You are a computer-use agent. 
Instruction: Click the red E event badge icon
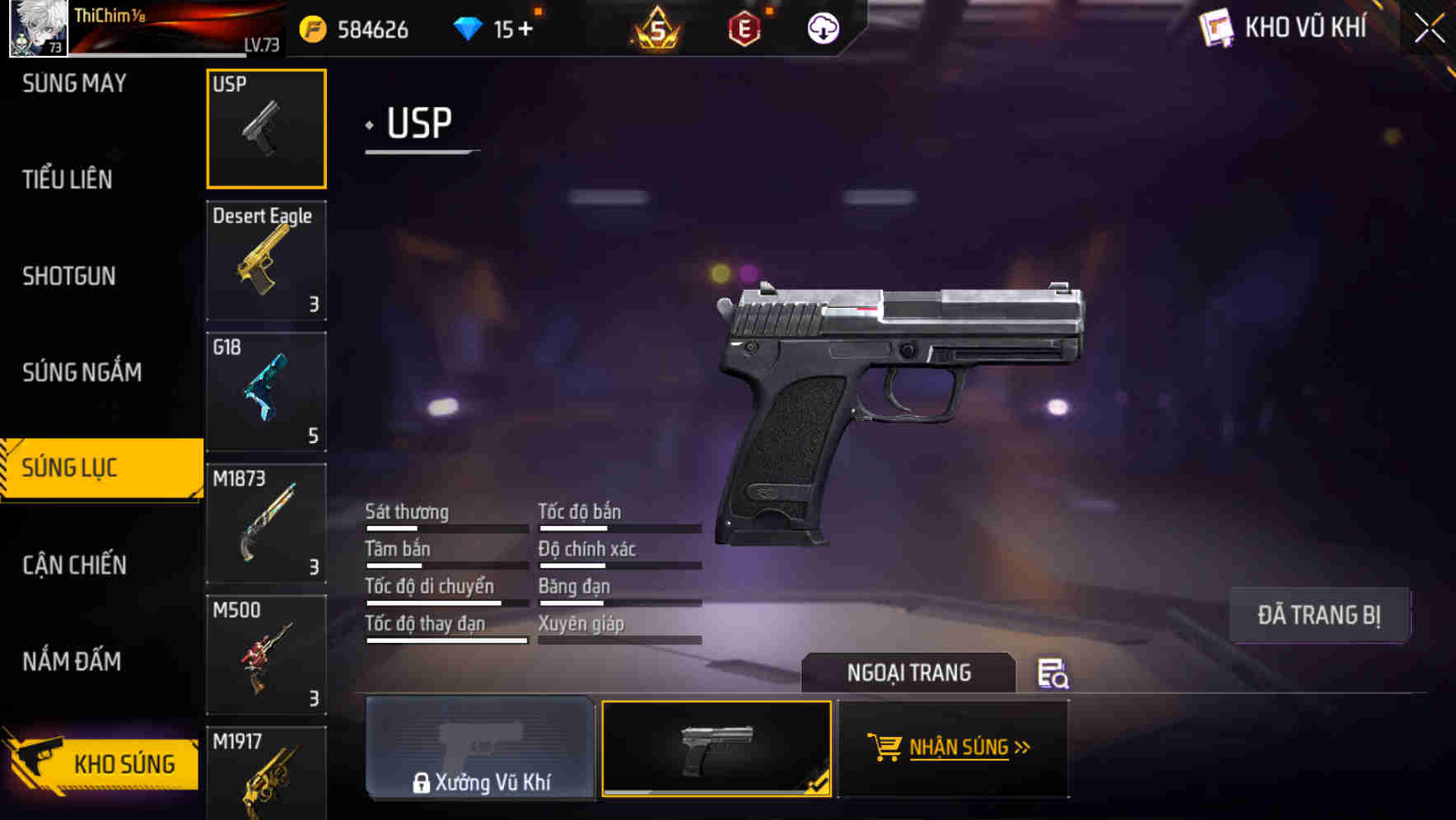coord(744,27)
